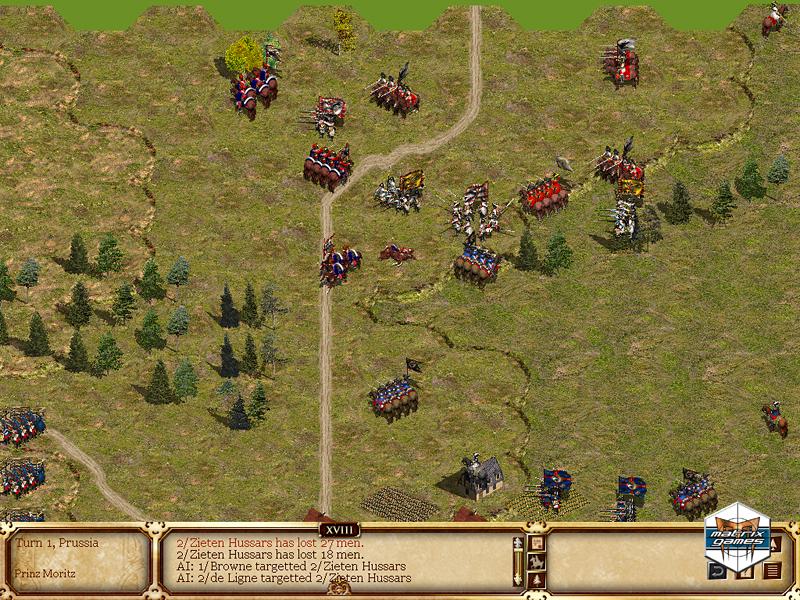Viewport: 800px width, 600px height.
Task: Click the map scroll icon button
Action: (537, 543)
